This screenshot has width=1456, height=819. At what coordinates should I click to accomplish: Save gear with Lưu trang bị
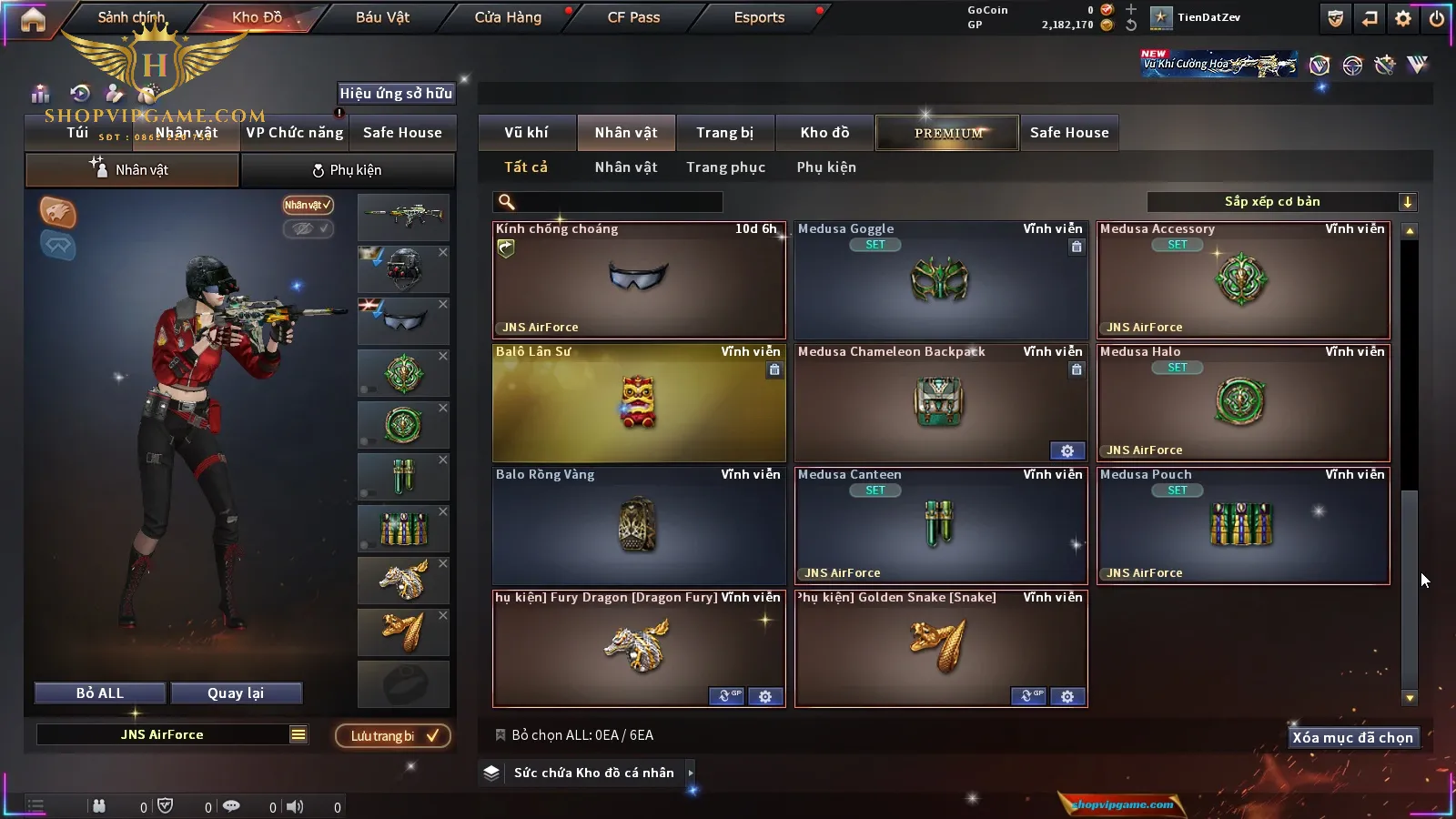click(393, 736)
